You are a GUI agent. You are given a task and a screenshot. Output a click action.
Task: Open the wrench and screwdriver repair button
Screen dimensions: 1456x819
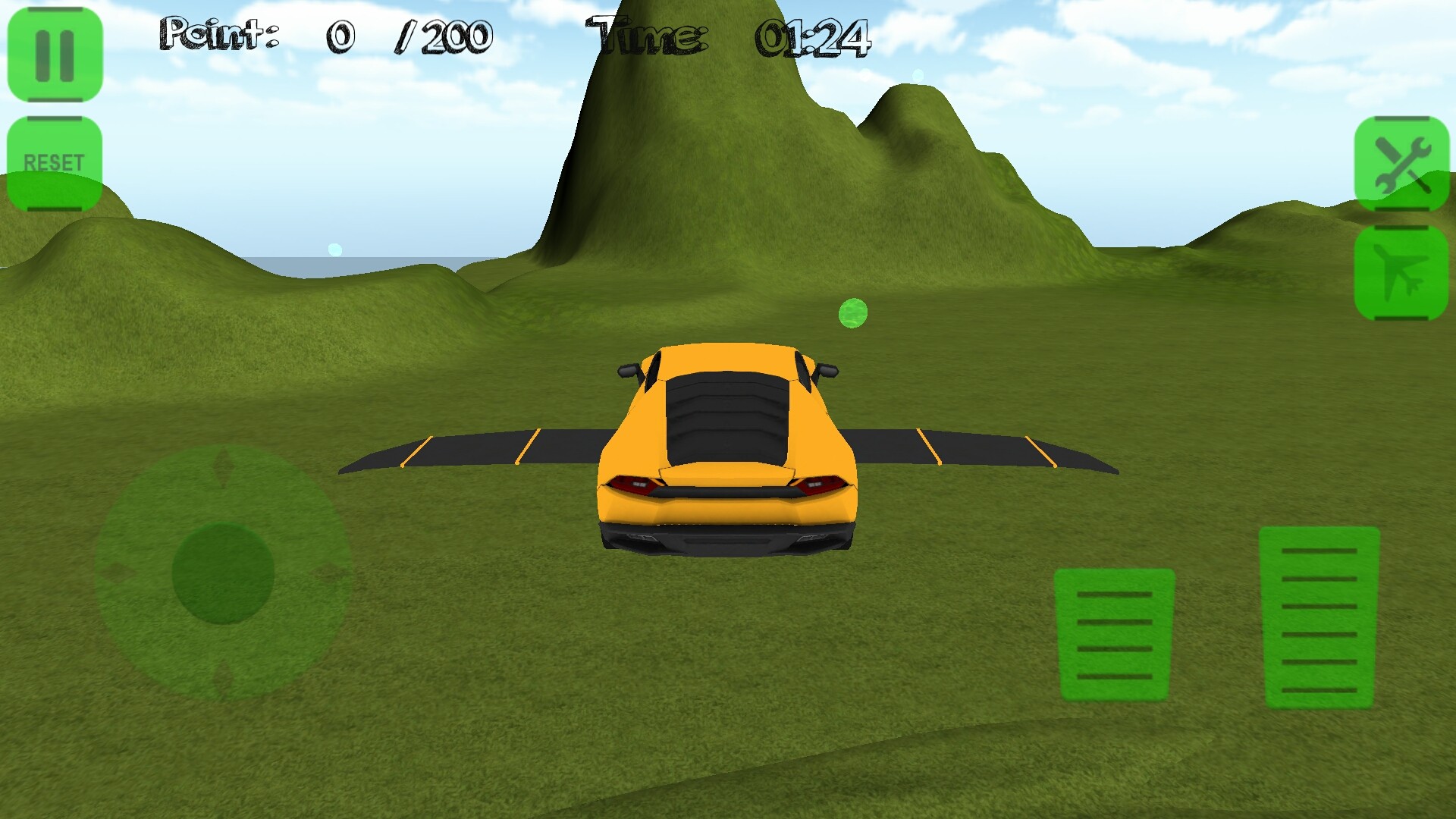1401,164
